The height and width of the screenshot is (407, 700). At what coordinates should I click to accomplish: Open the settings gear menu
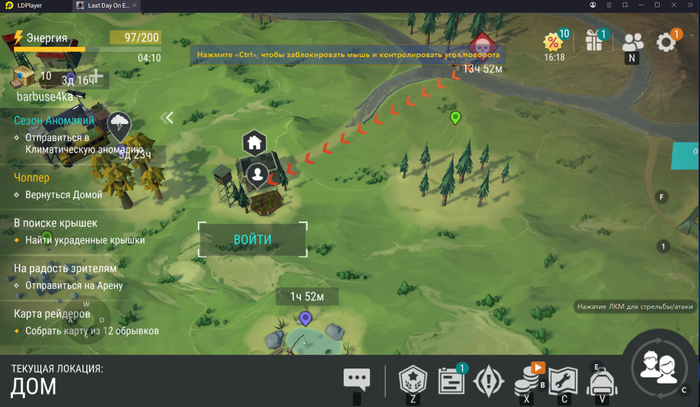tap(667, 42)
